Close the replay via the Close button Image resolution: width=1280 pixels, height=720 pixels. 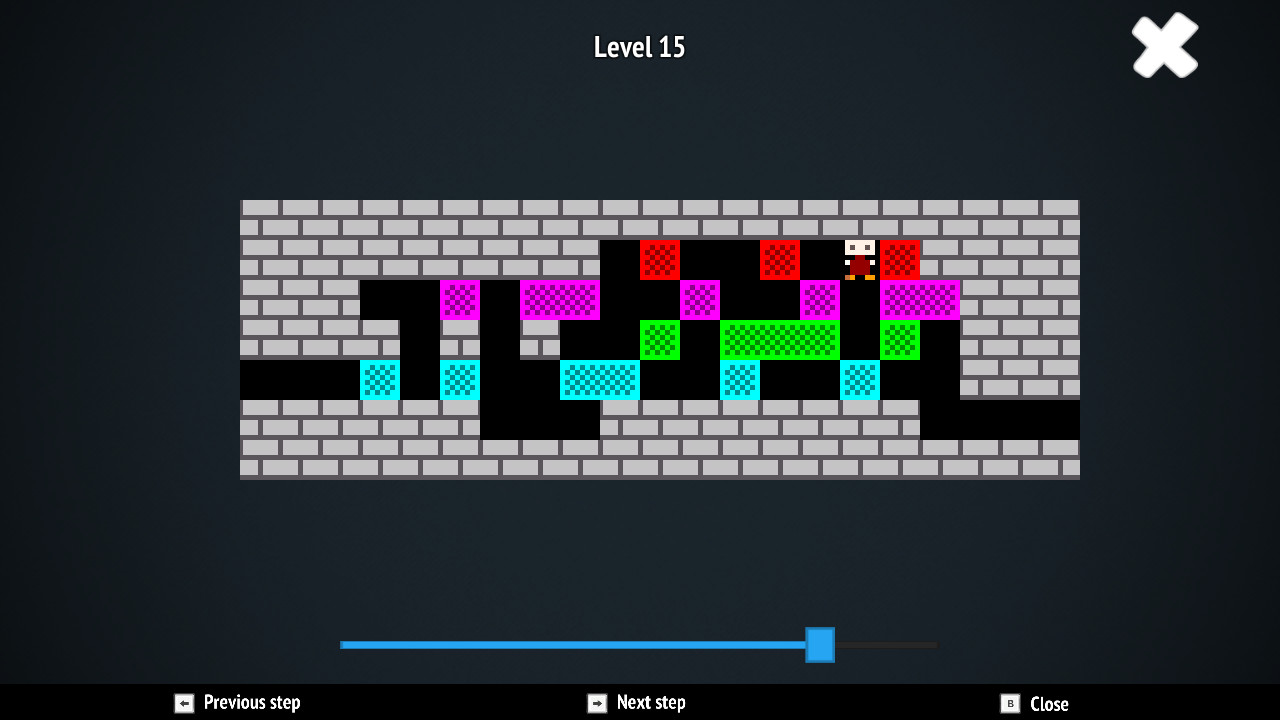click(1047, 703)
